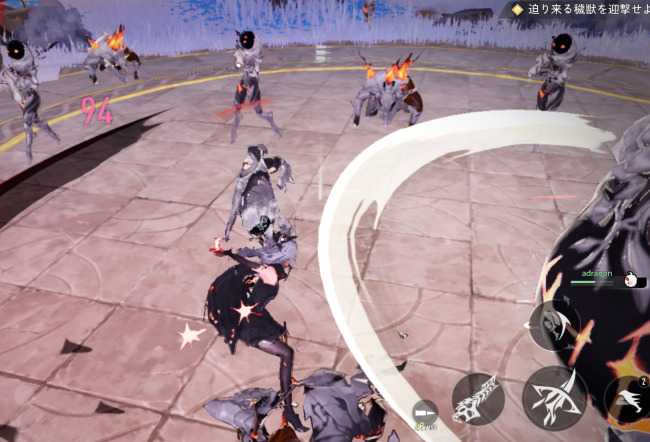Trigger the beast skull arrow skill
This screenshot has width=650, height=442.
[x=477, y=398]
